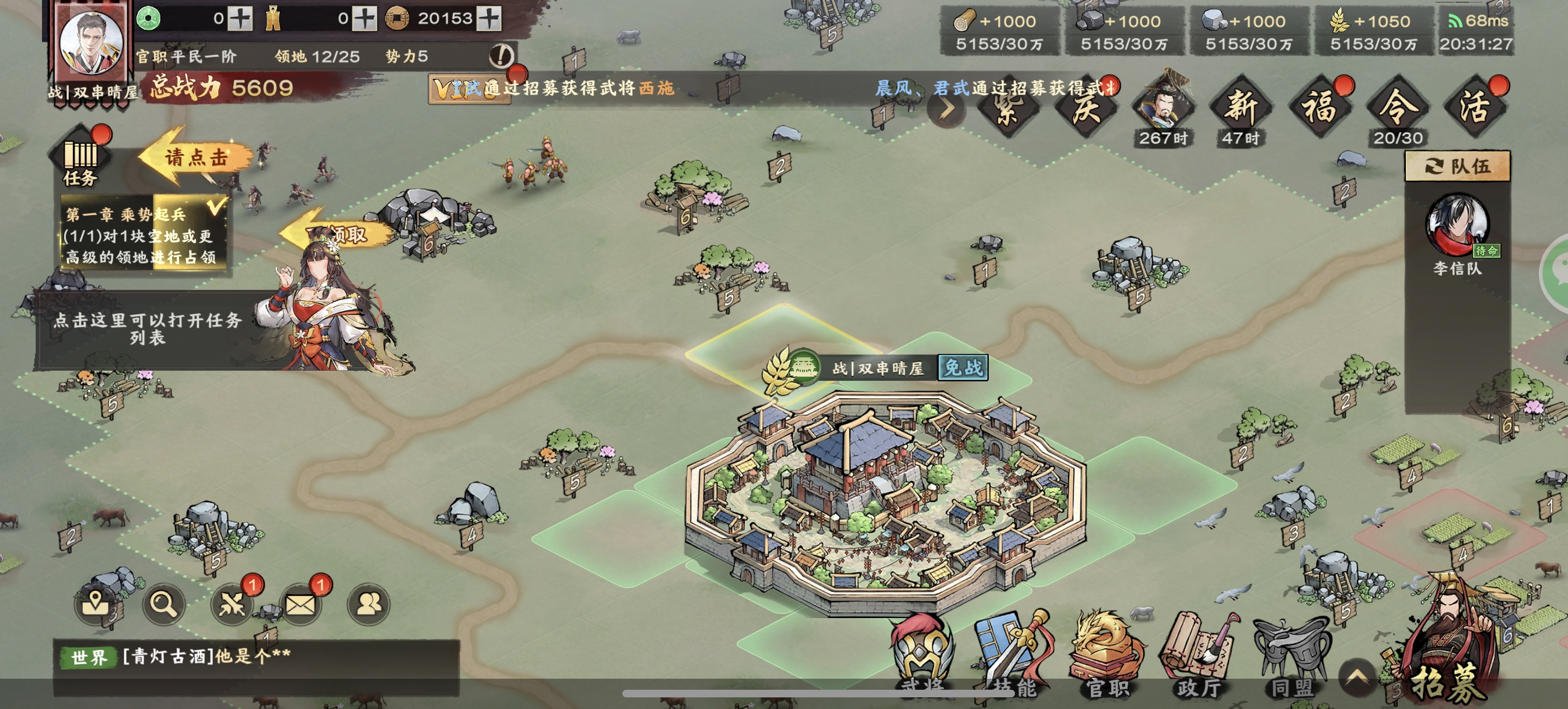Open the 福 welfare event icon
Image resolution: width=1568 pixels, height=709 pixels.
click(1319, 108)
